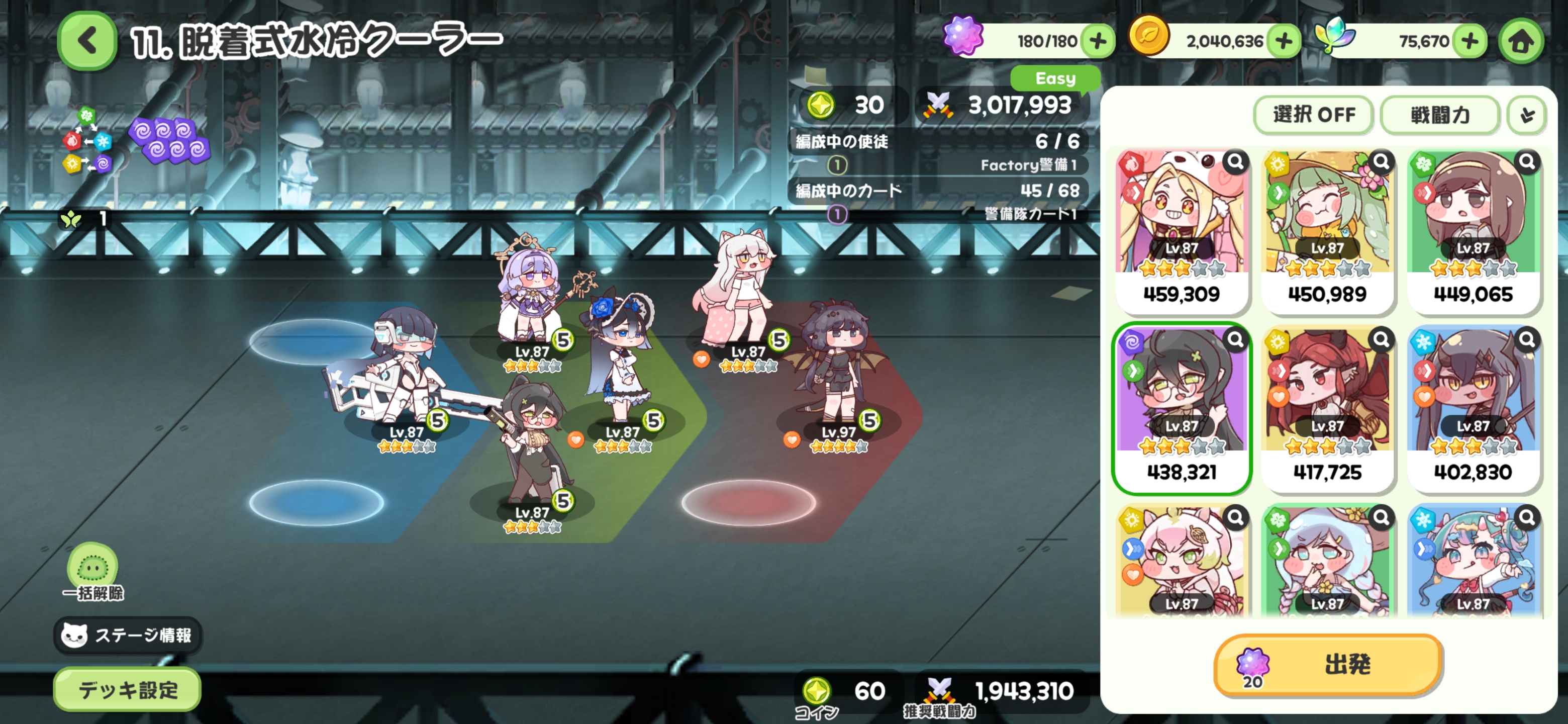Reverse sort order with arrow button
The width and height of the screenshot is (1568, 724).
1527,115
